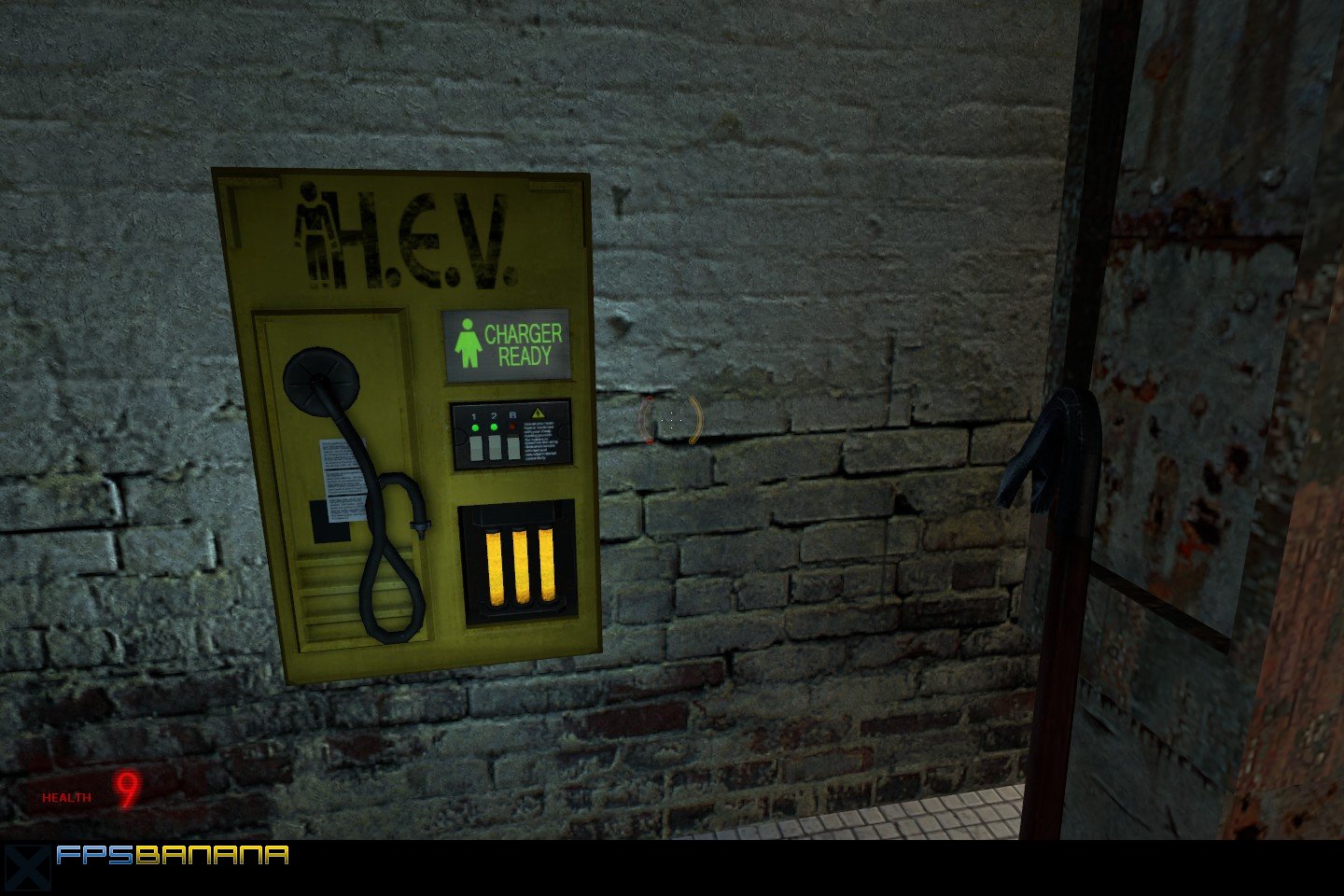Click the yellow hazard warning triangle
This screenshot has width=1344, height=896.
[539, 413]
